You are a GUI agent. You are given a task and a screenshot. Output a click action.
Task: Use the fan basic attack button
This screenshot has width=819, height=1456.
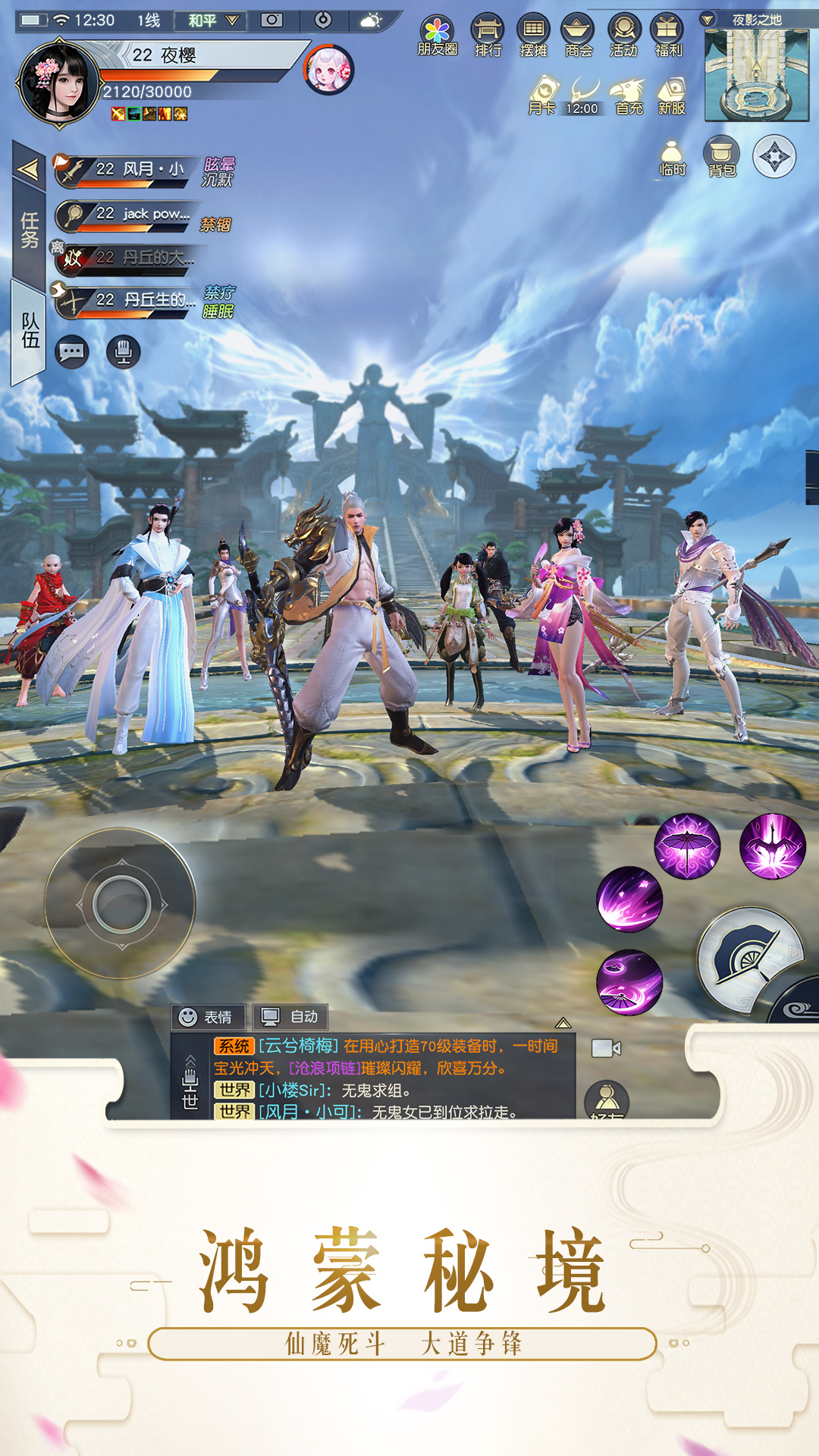(749, 959)
